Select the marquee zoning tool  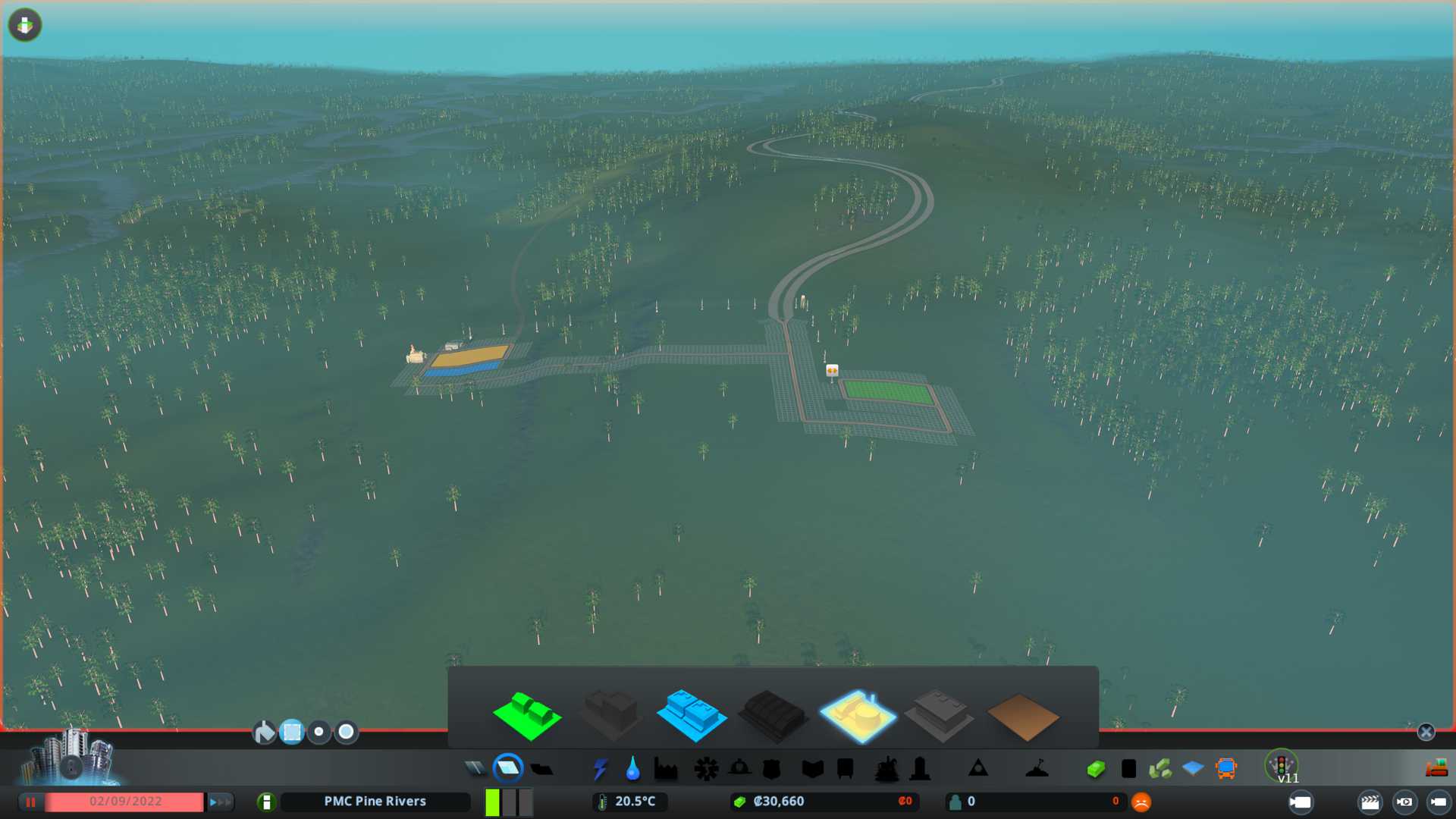pos(291,732)
